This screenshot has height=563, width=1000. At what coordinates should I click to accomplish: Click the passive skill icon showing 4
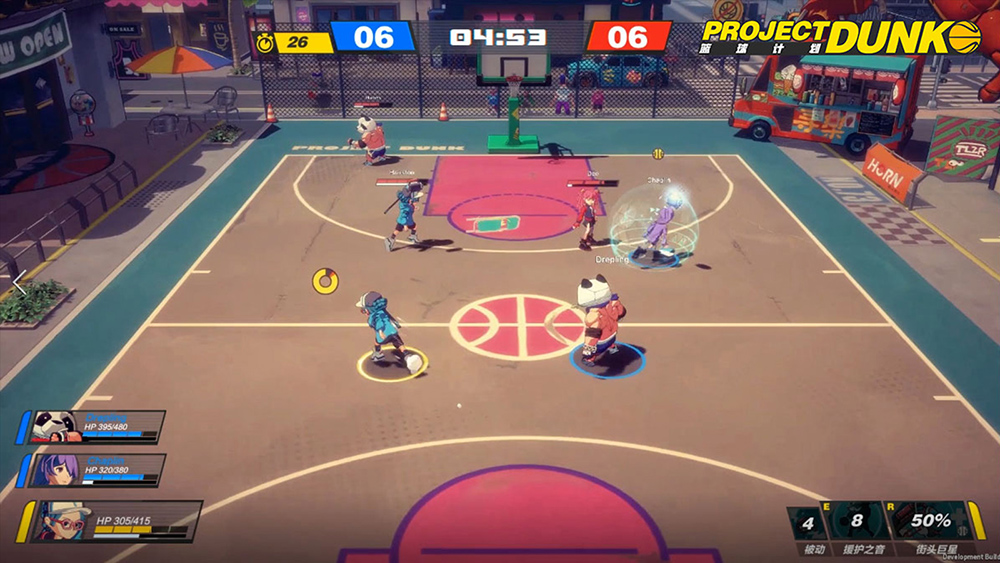pyautogui.click(x=808, y=522)
